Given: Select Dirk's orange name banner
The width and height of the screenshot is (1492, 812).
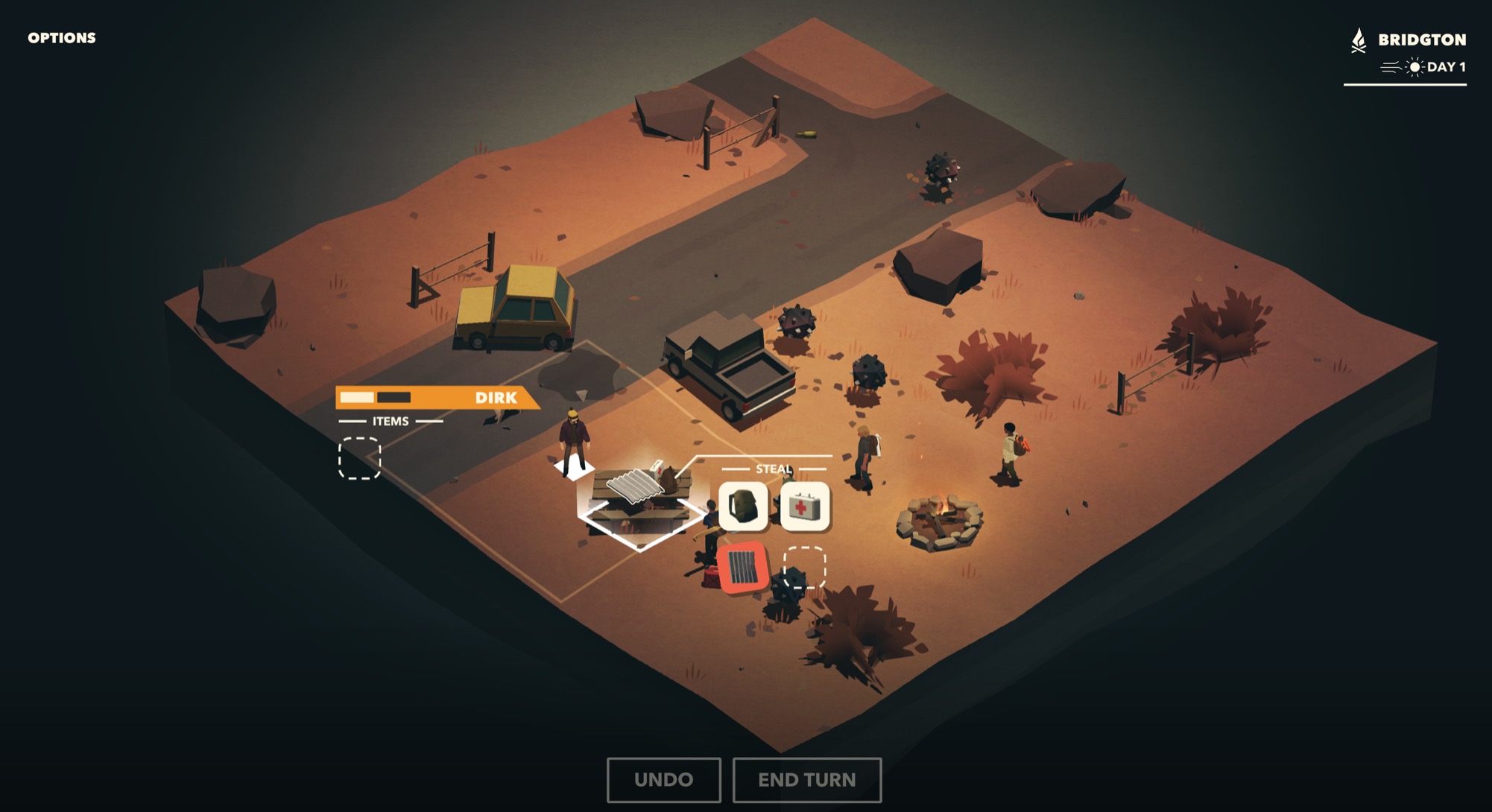Looking at the screenshot, I should [x=437, y=397].
